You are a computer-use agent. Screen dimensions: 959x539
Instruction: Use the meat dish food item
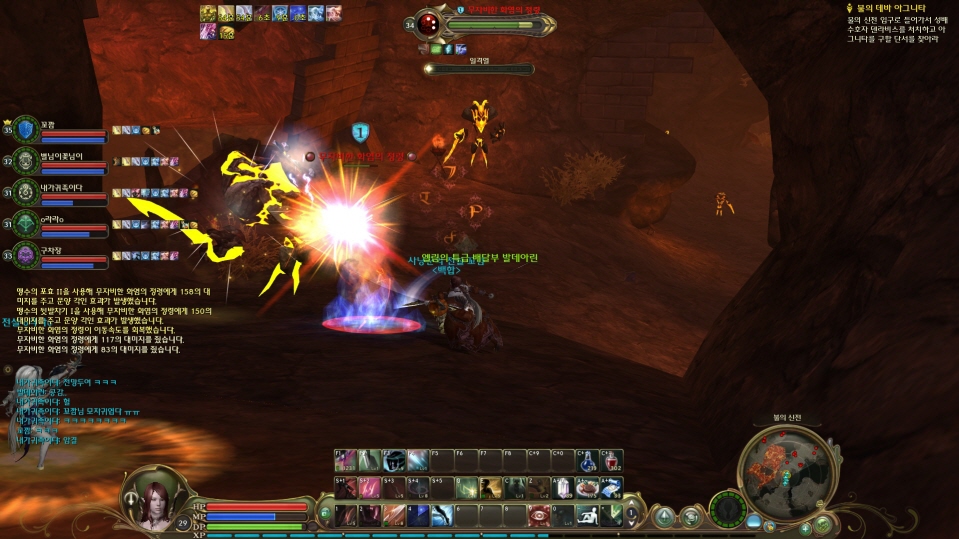point(587,488)
